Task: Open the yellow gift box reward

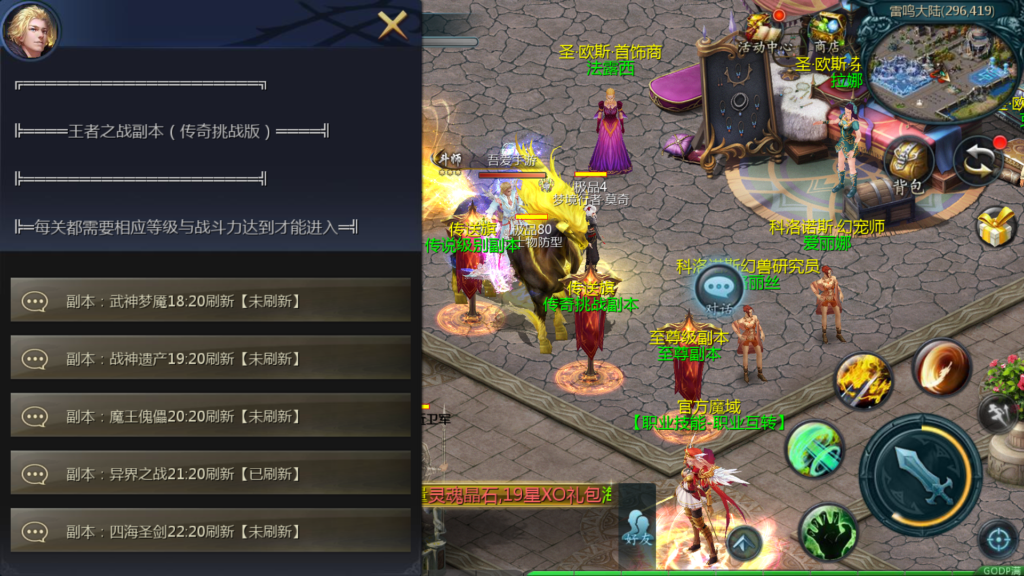Action: (996, 226)
